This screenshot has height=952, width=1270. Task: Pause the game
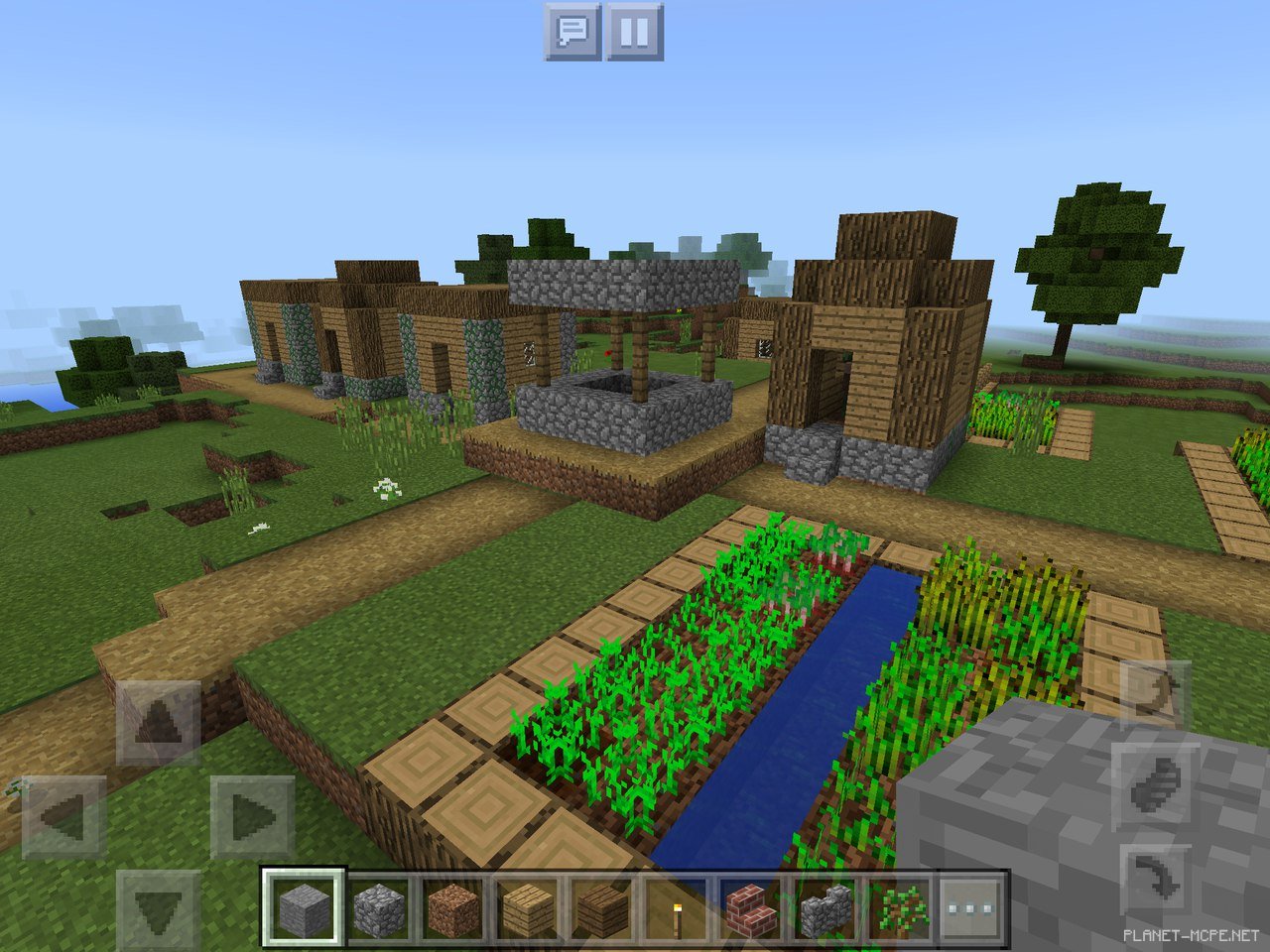click(635, 32)
